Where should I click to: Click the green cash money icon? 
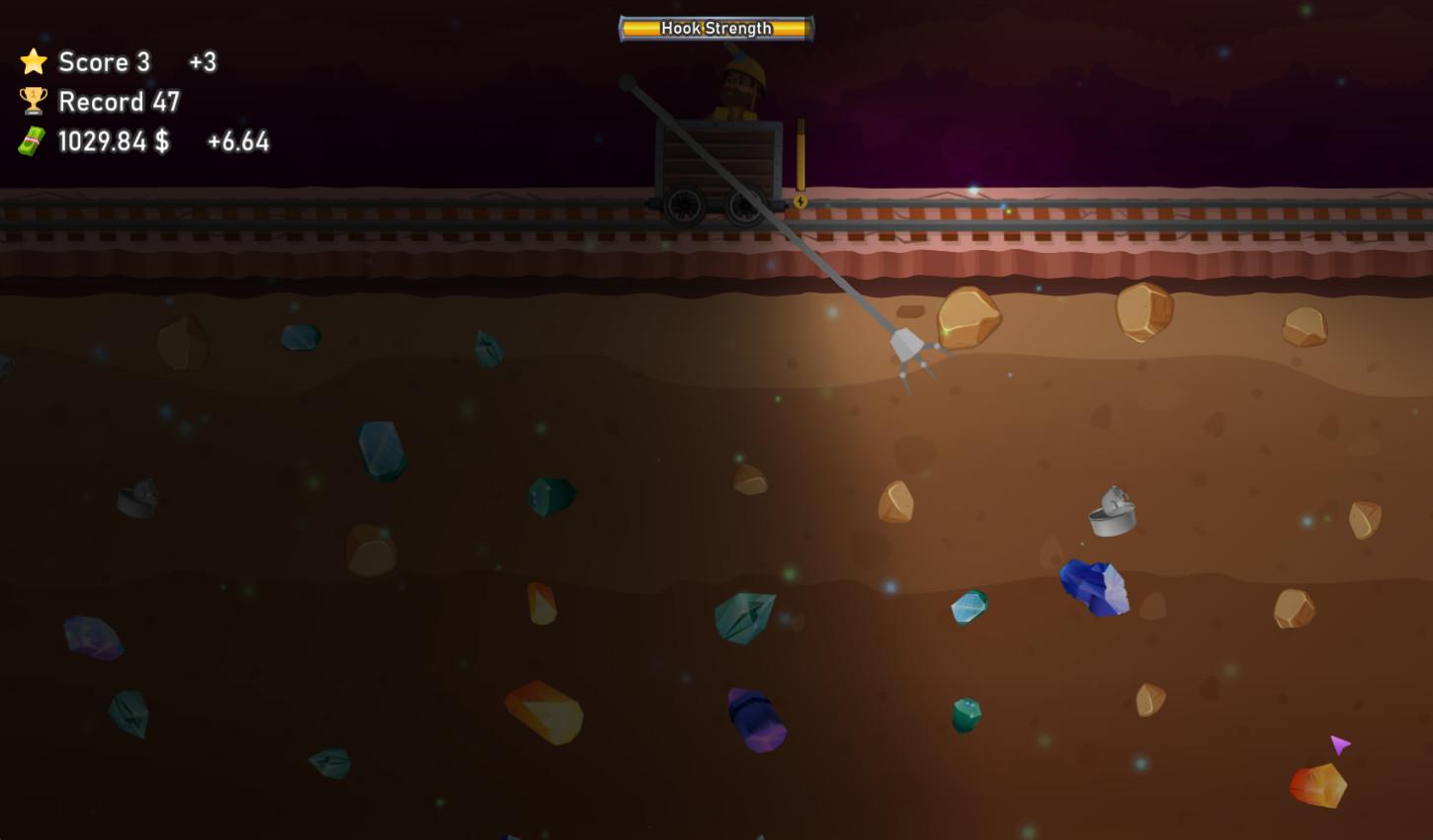pyautogui.click(x=31, y=140)
